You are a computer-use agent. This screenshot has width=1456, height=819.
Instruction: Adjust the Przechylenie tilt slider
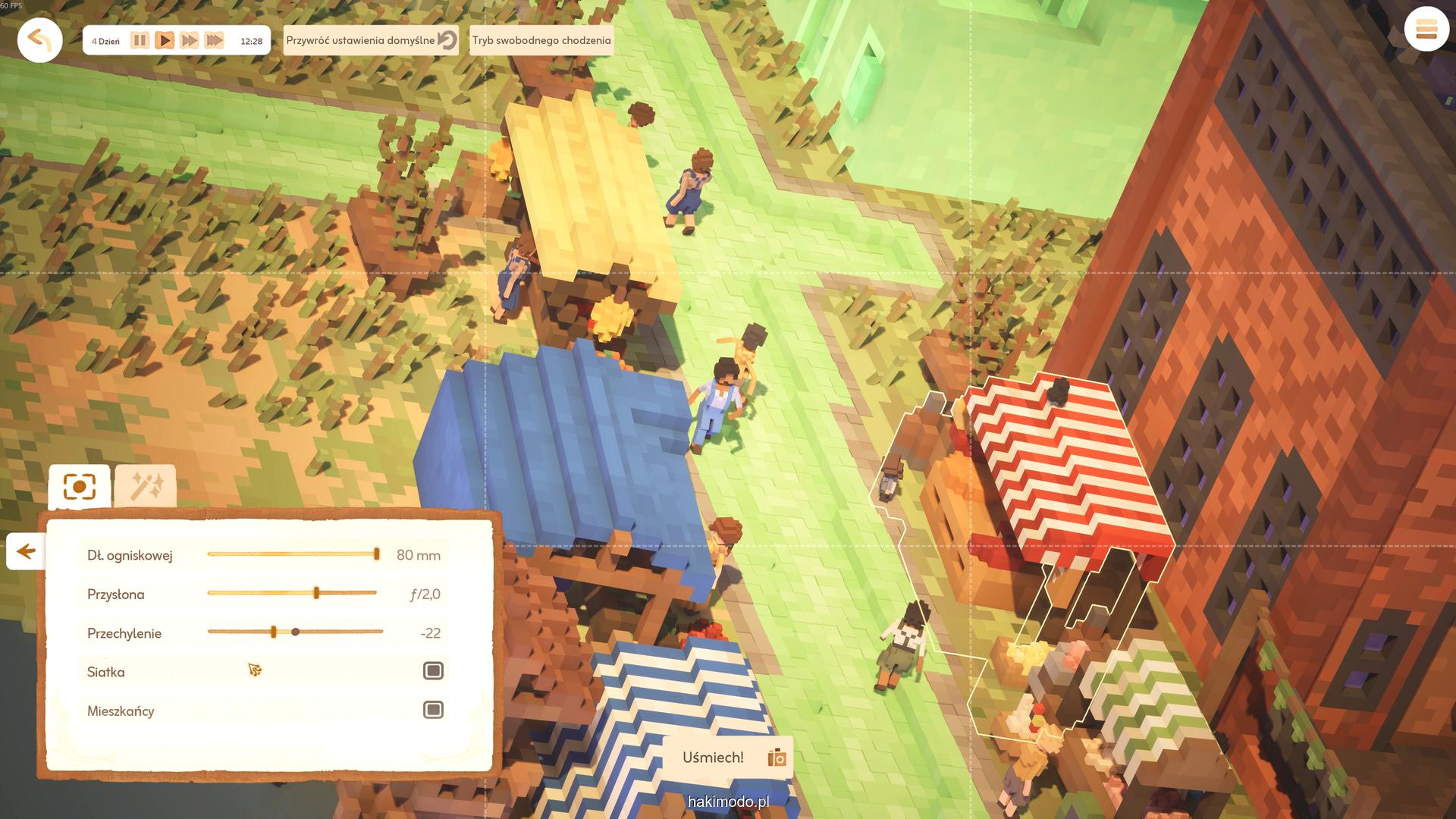[x=274, y=632]
